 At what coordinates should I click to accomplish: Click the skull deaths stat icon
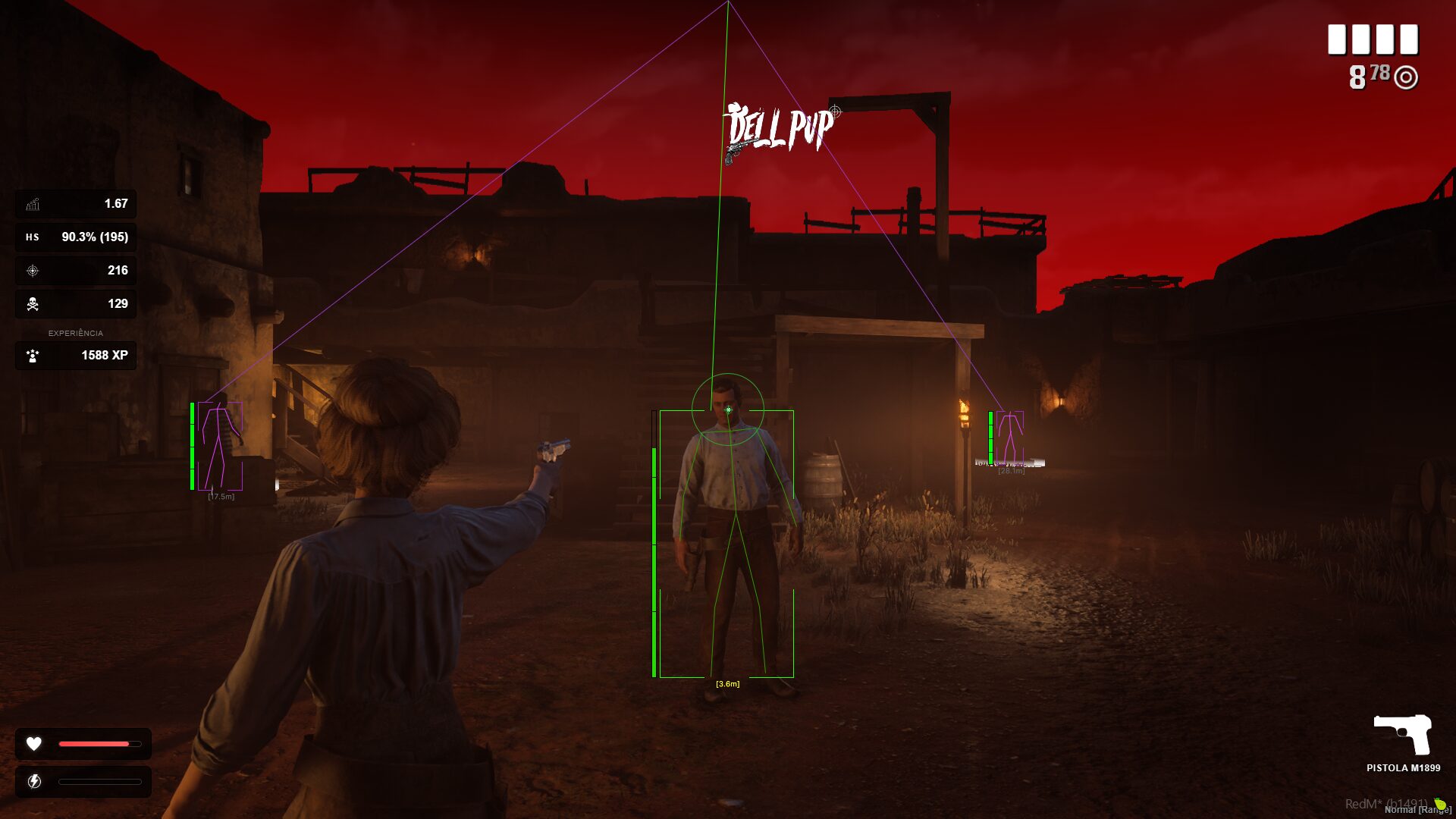33,304
